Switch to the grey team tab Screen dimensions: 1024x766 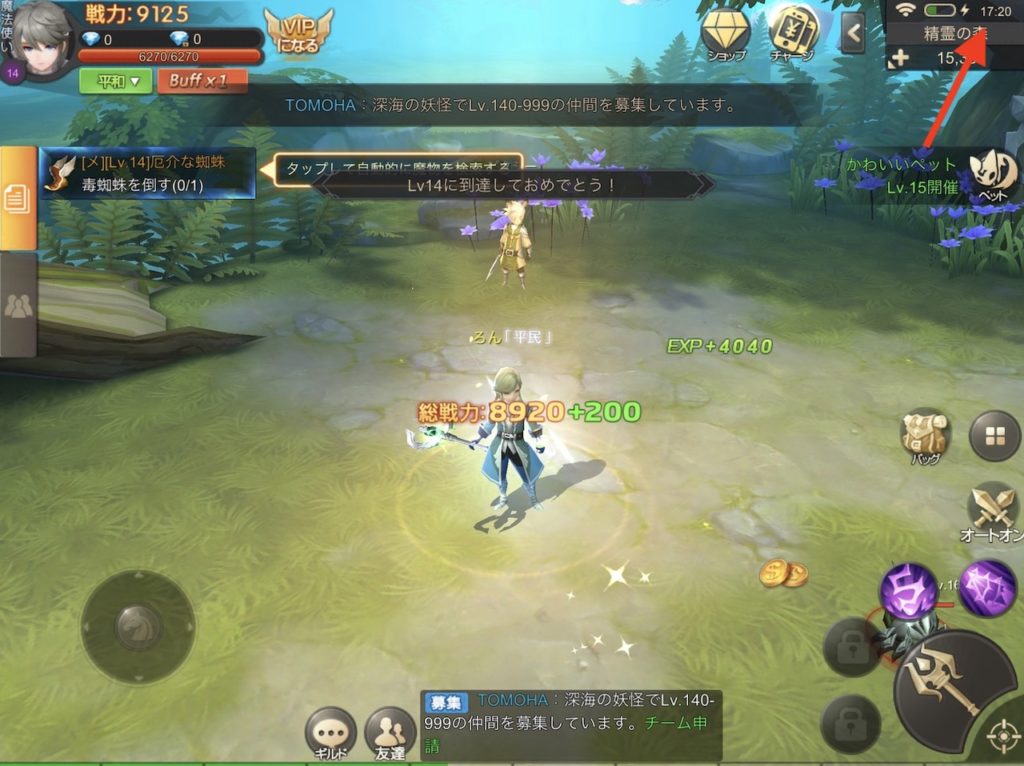point(17,305)
